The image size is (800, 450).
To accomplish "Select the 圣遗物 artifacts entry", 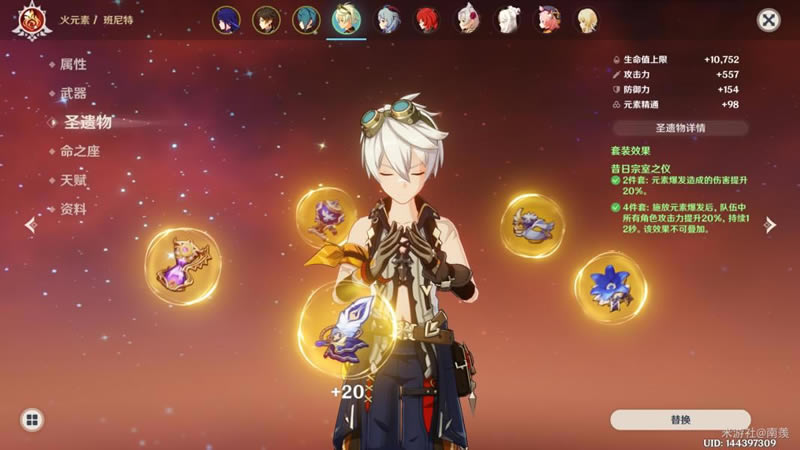I will click(x=87, y=122).
